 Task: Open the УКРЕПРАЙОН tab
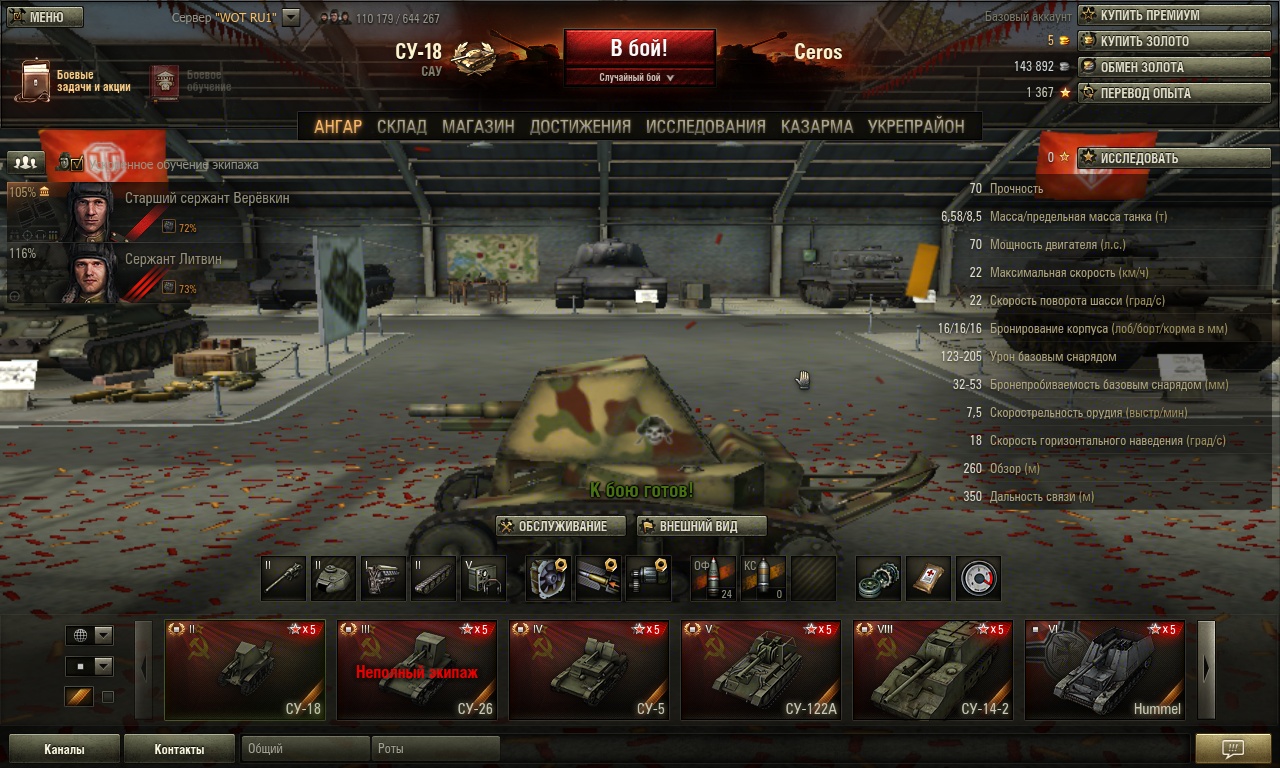point(916,126)
